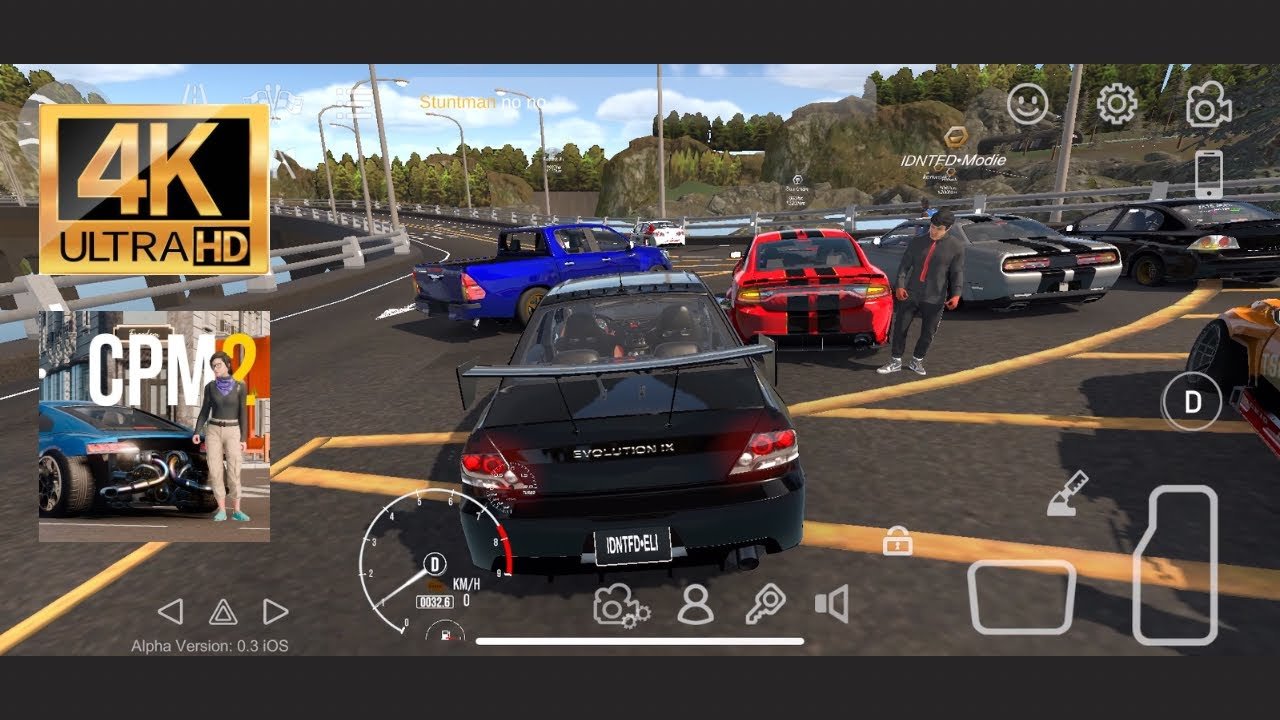Screen dimensions: 1280x720
Task: Activate the left turn signal arrow
Action: (171, 612)
